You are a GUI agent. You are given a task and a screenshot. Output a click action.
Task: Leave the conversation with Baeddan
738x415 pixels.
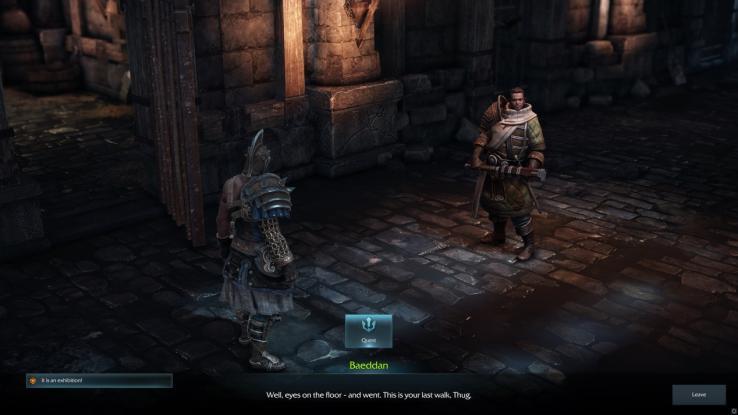pos(698,394)
